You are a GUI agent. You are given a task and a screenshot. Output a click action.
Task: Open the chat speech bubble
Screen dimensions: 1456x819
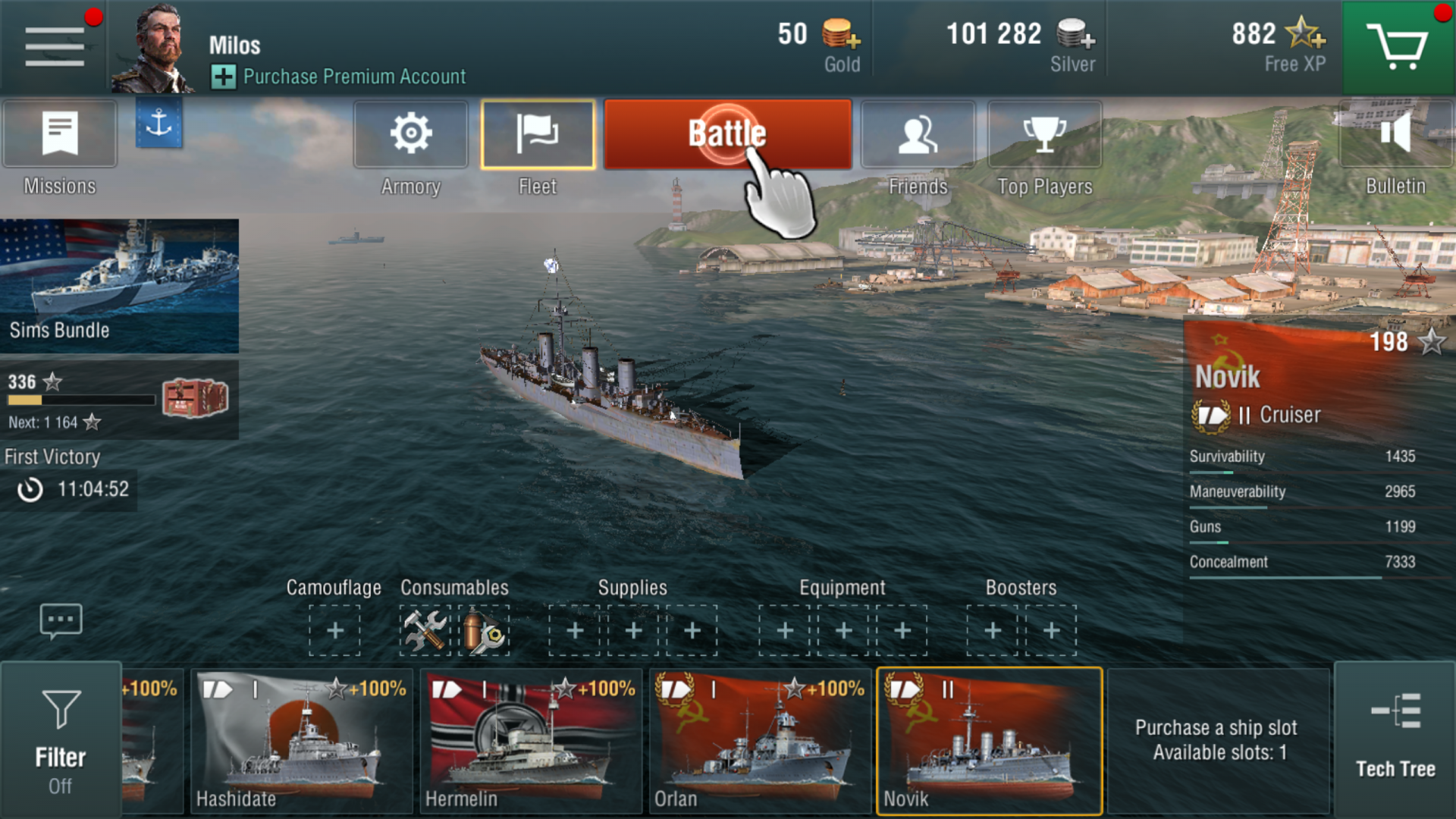61,621
